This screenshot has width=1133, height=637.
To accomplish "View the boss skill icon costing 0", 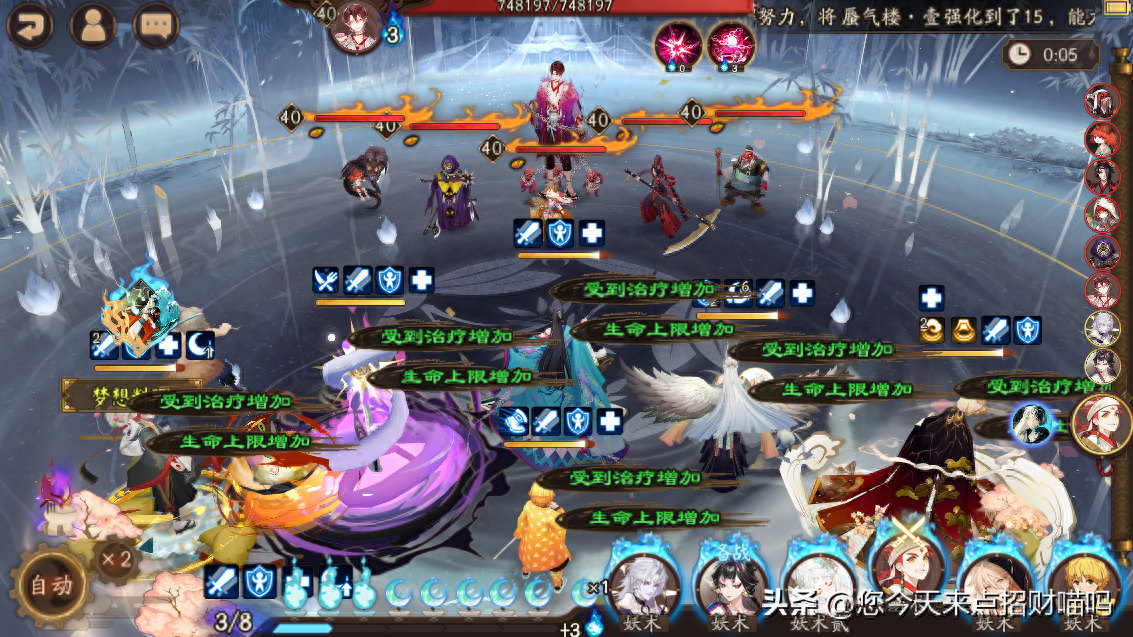I will tap(677, 44).
